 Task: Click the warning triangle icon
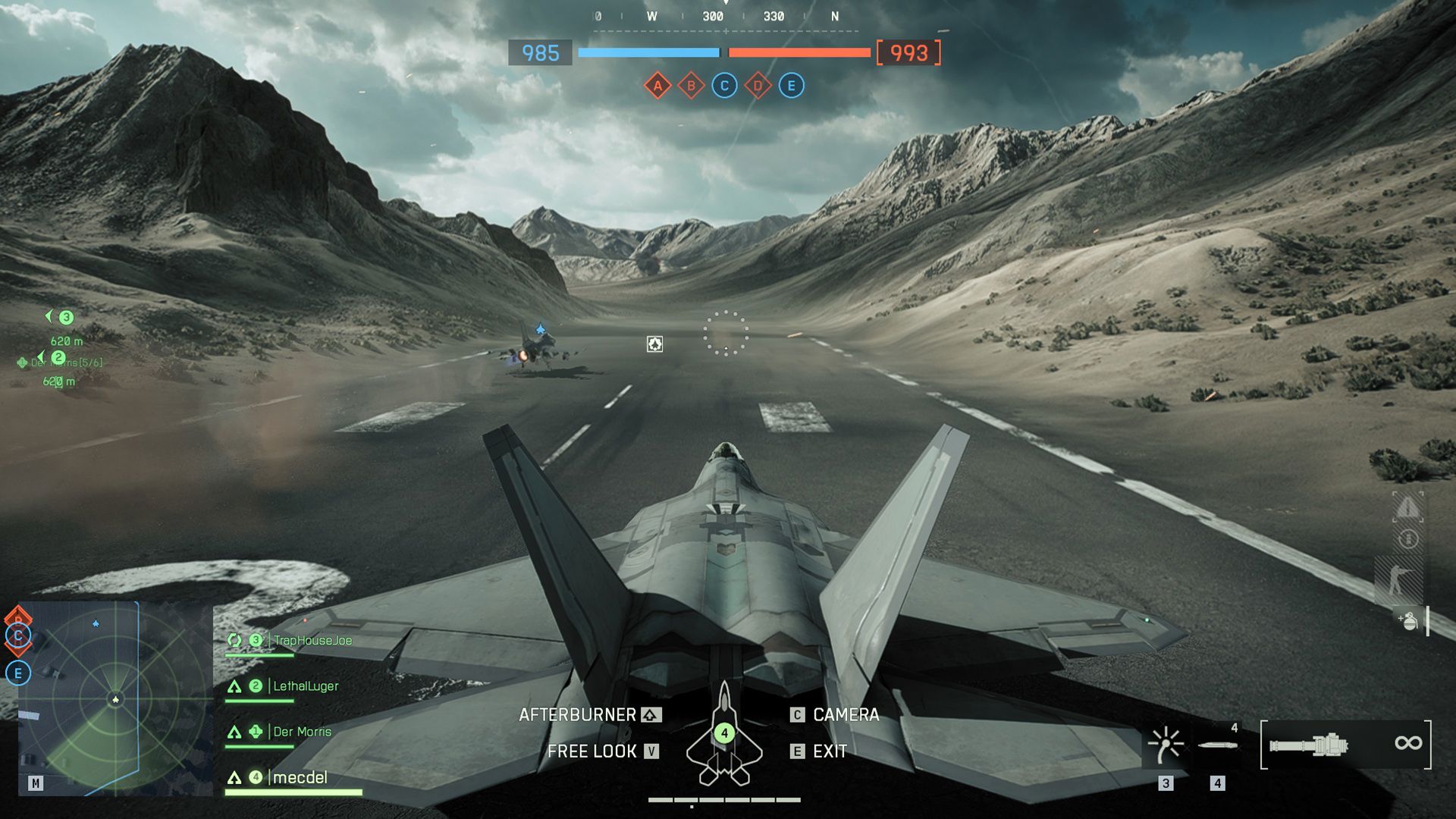[x=1407, y=507]
